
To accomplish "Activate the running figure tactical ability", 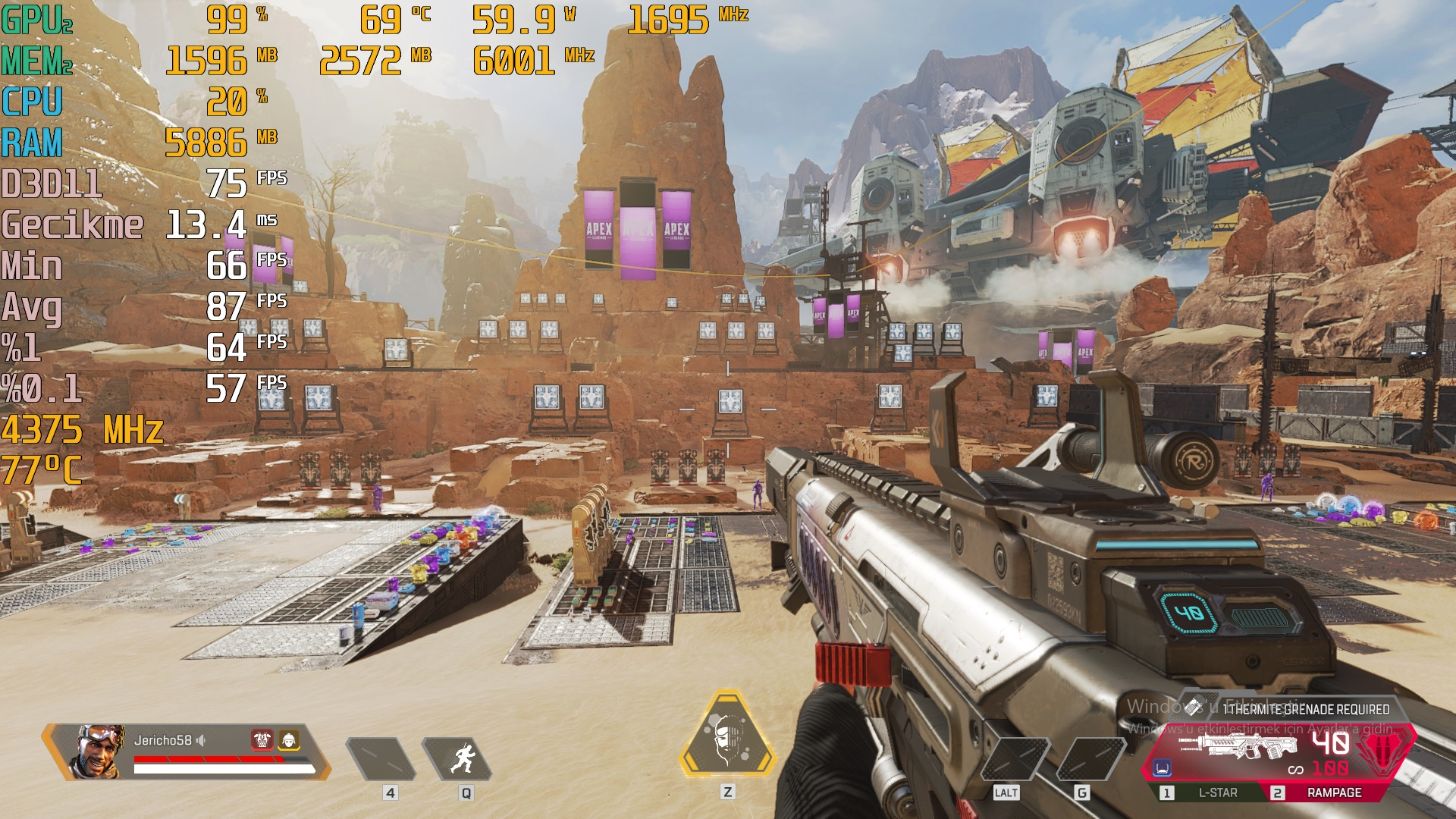I will (x=460, y=758).
